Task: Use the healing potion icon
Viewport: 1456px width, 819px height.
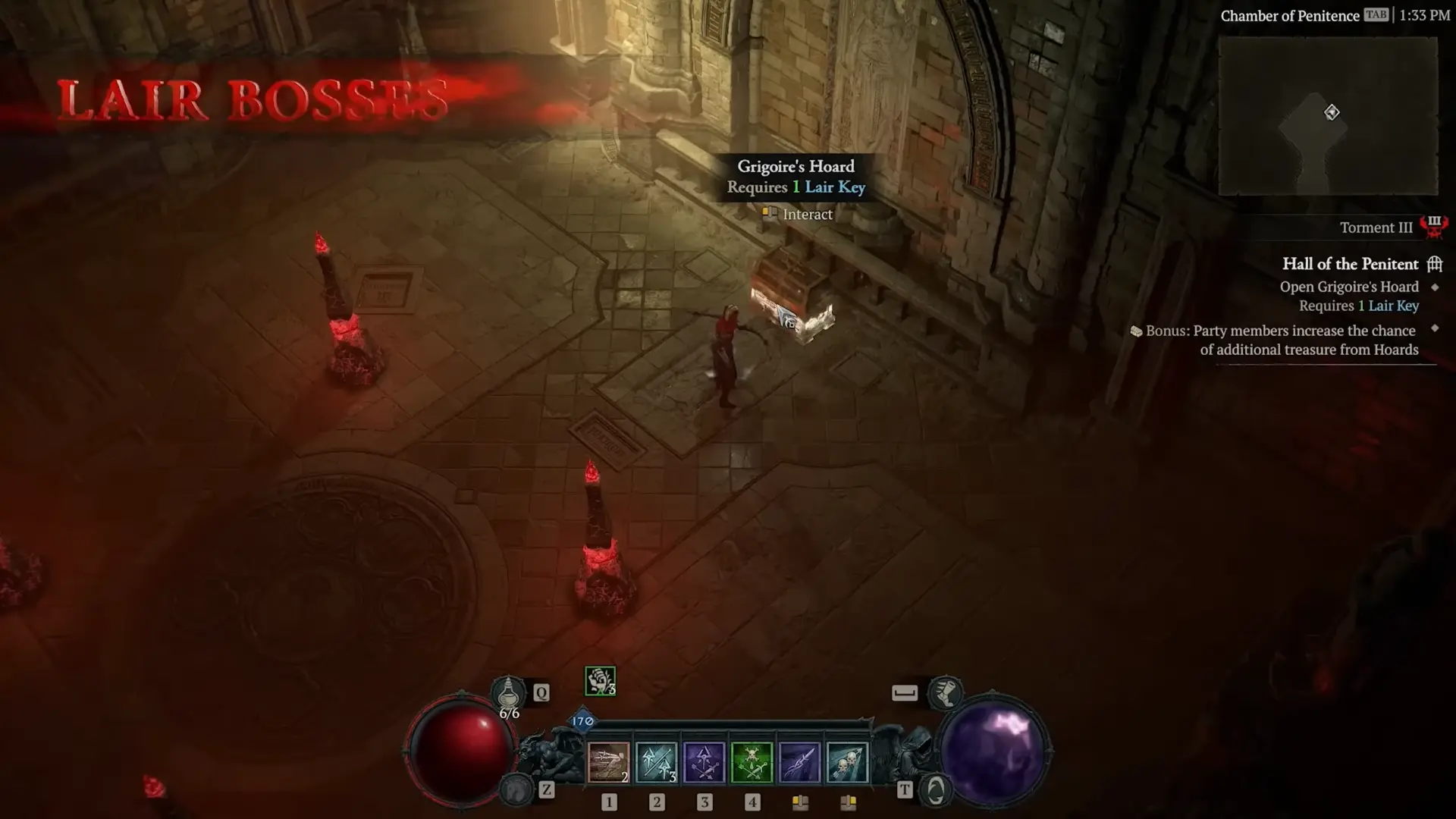Action: tap(508, 692)
